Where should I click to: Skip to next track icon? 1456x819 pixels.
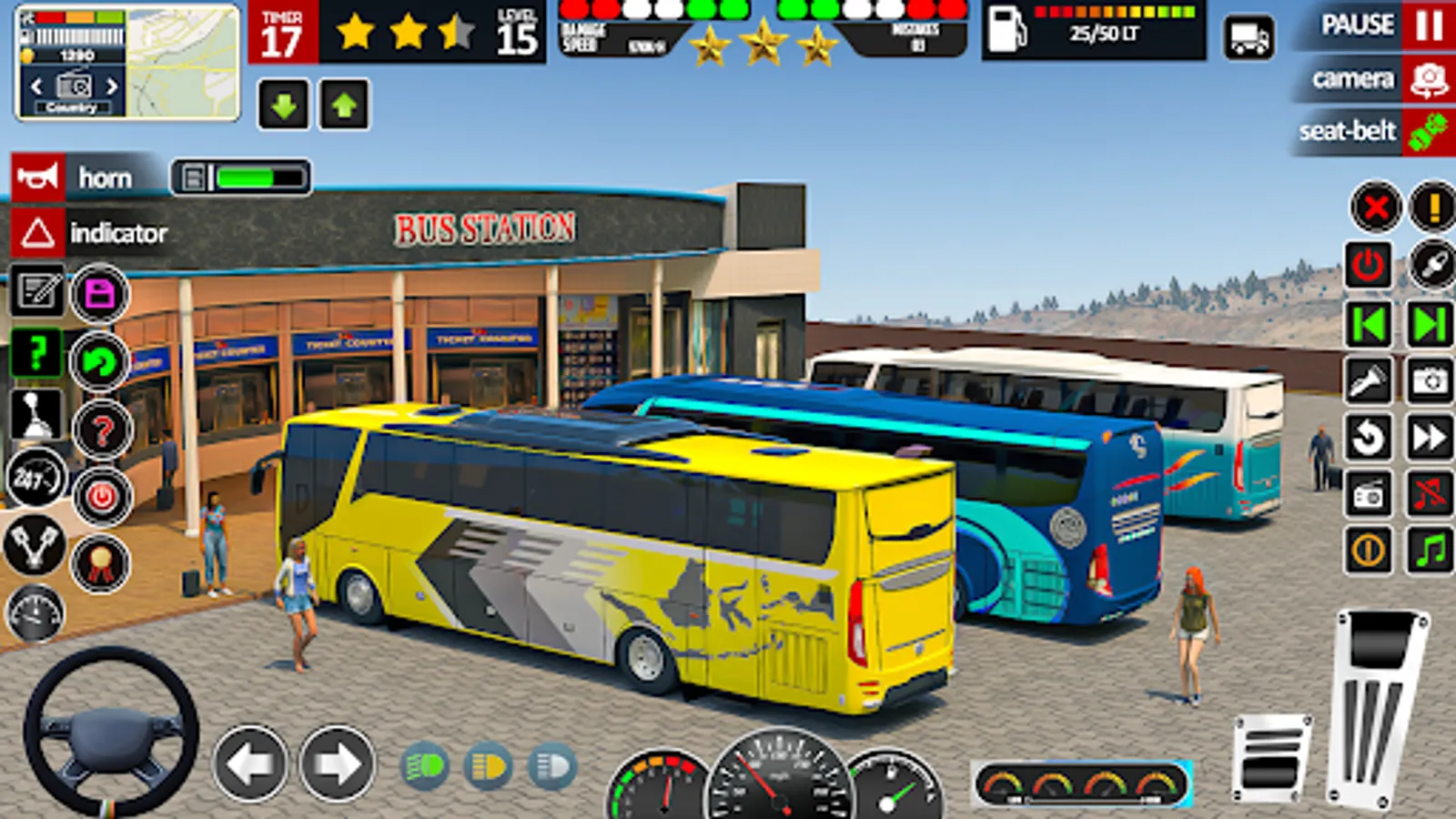point(1430,324)
